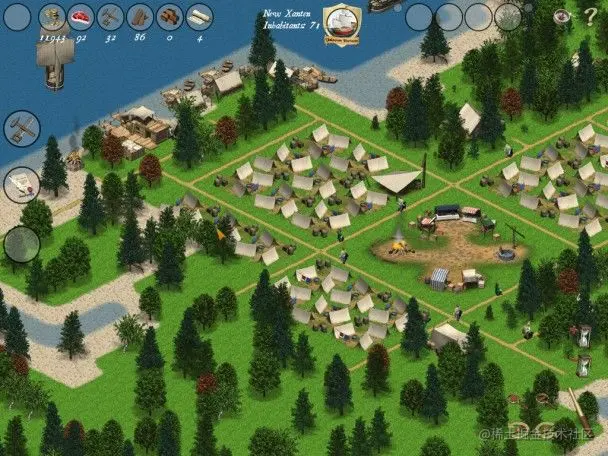Image resolution: width=608 pixels, height=456 pixels.
Task: Click the compass icon
Action: tap(562, 16)
